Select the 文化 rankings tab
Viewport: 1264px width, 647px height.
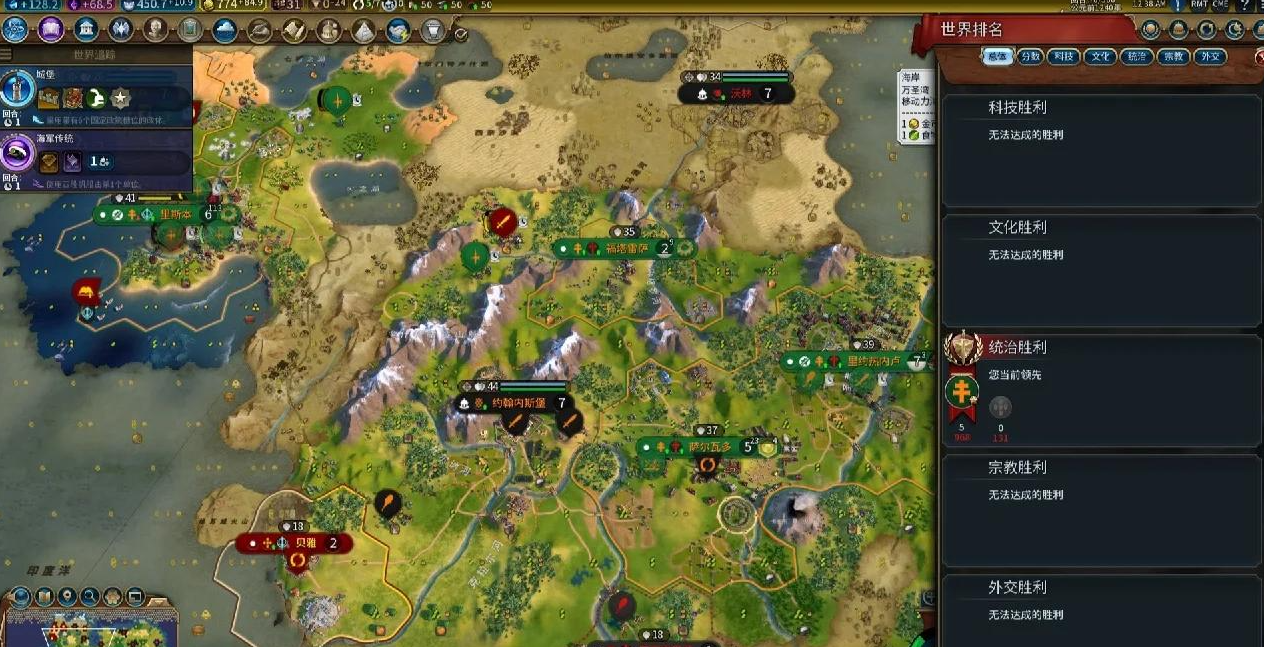(x=1098, y=57)
